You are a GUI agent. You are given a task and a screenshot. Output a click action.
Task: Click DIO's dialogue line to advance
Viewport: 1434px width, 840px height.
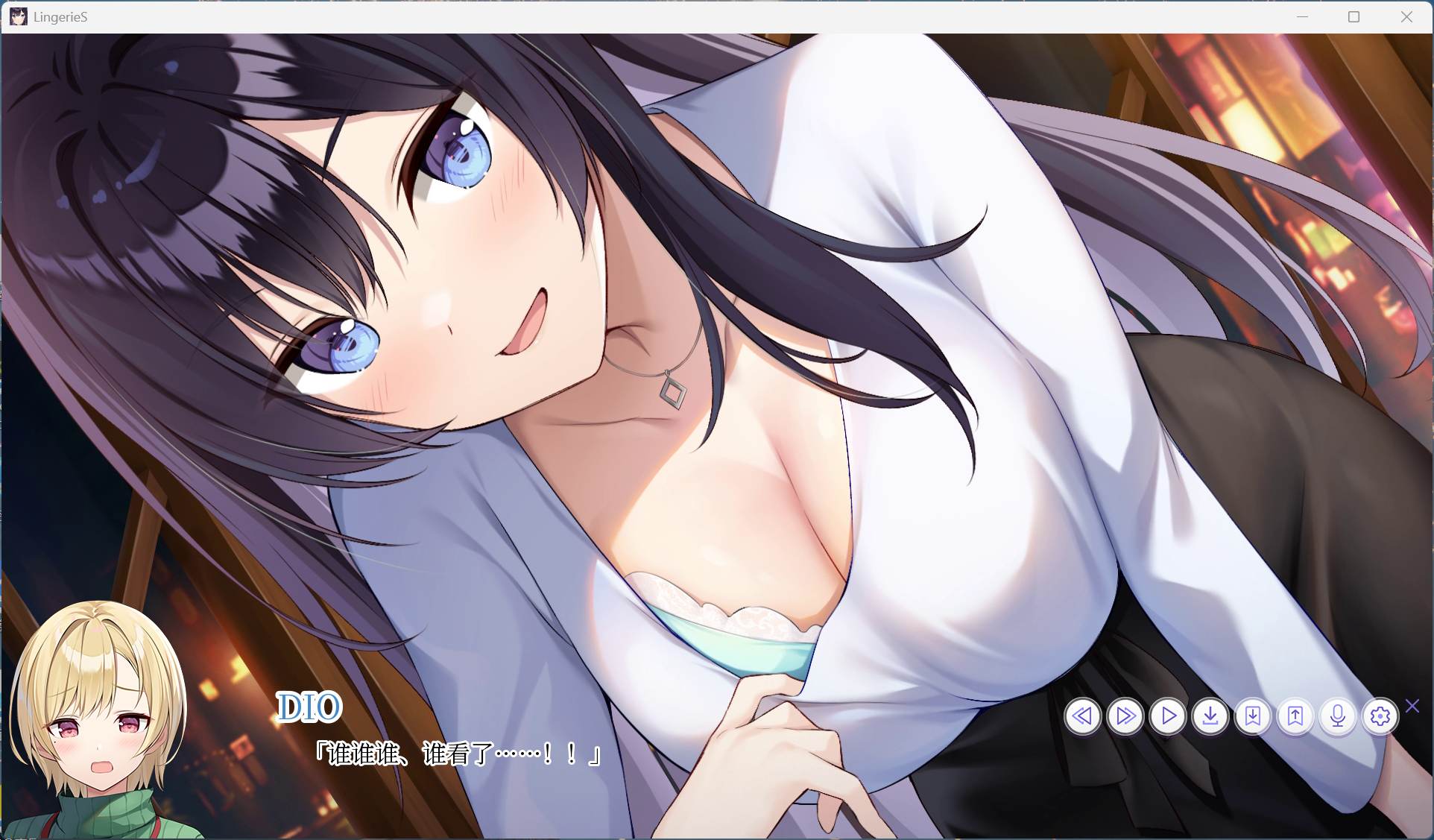[458, 754]
